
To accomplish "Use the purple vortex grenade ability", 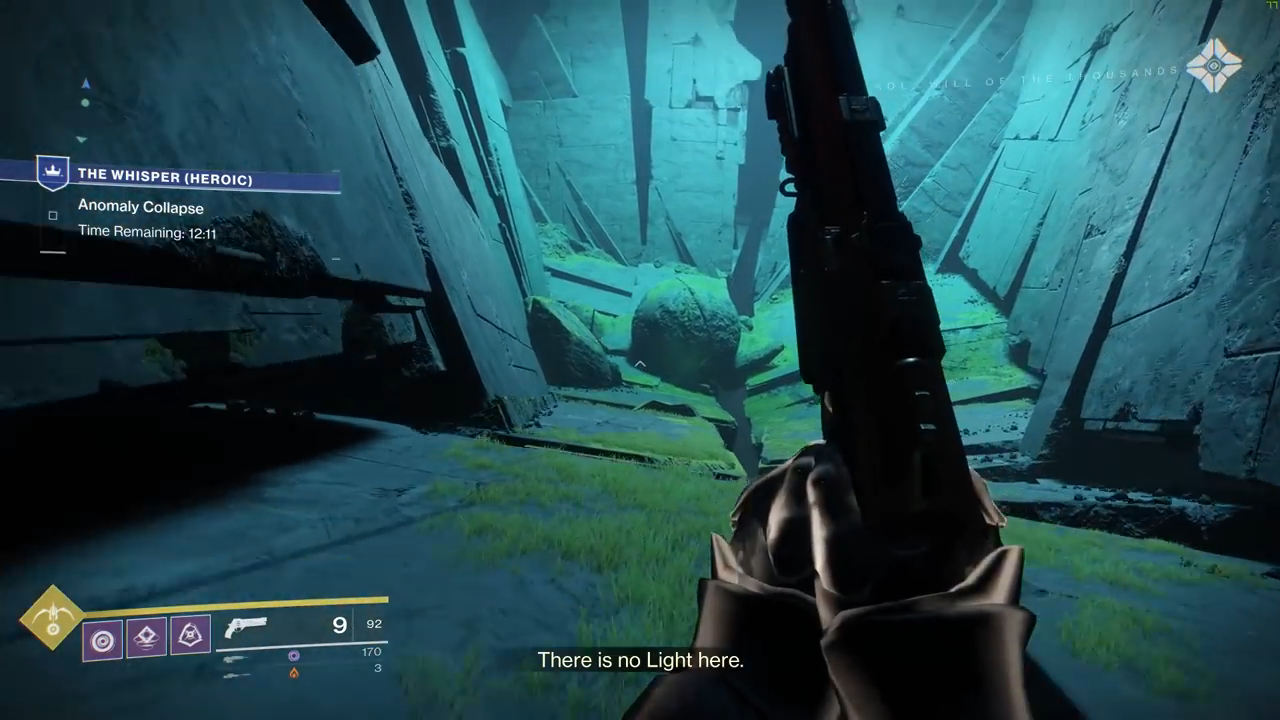I will (102, 639).
